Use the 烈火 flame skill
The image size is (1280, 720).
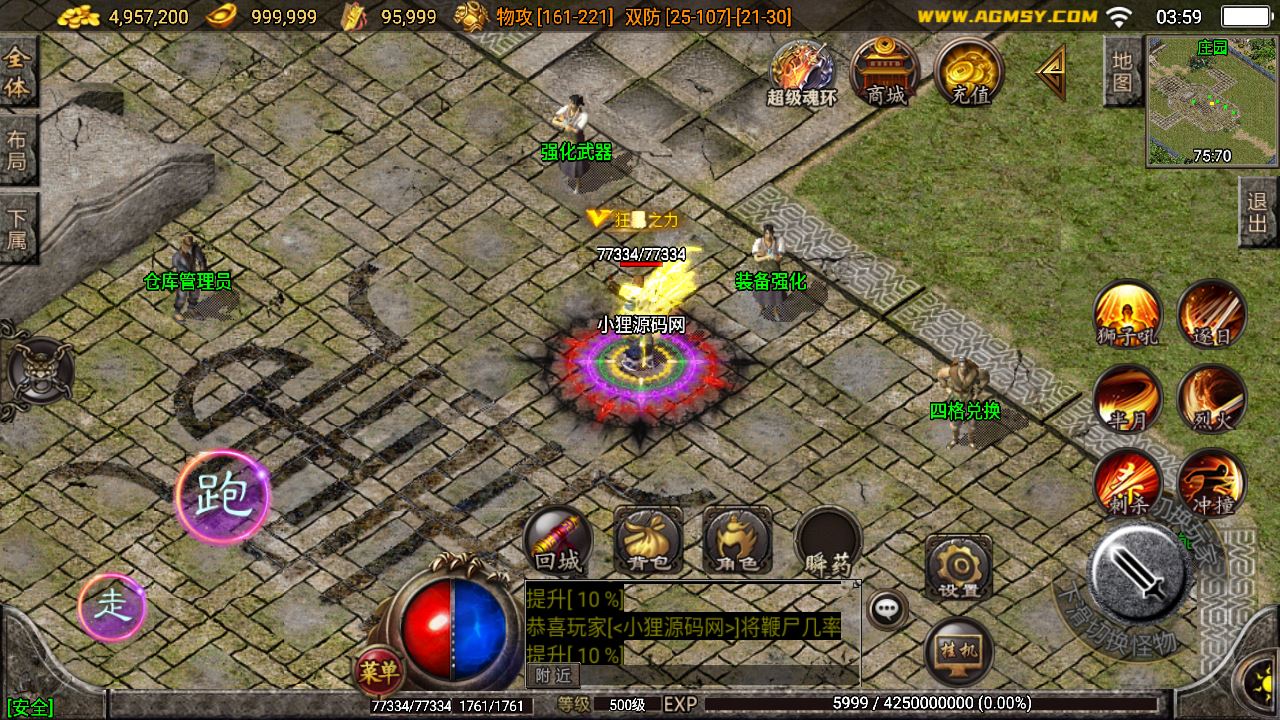pyautogui.click(x=1211, y=398)
